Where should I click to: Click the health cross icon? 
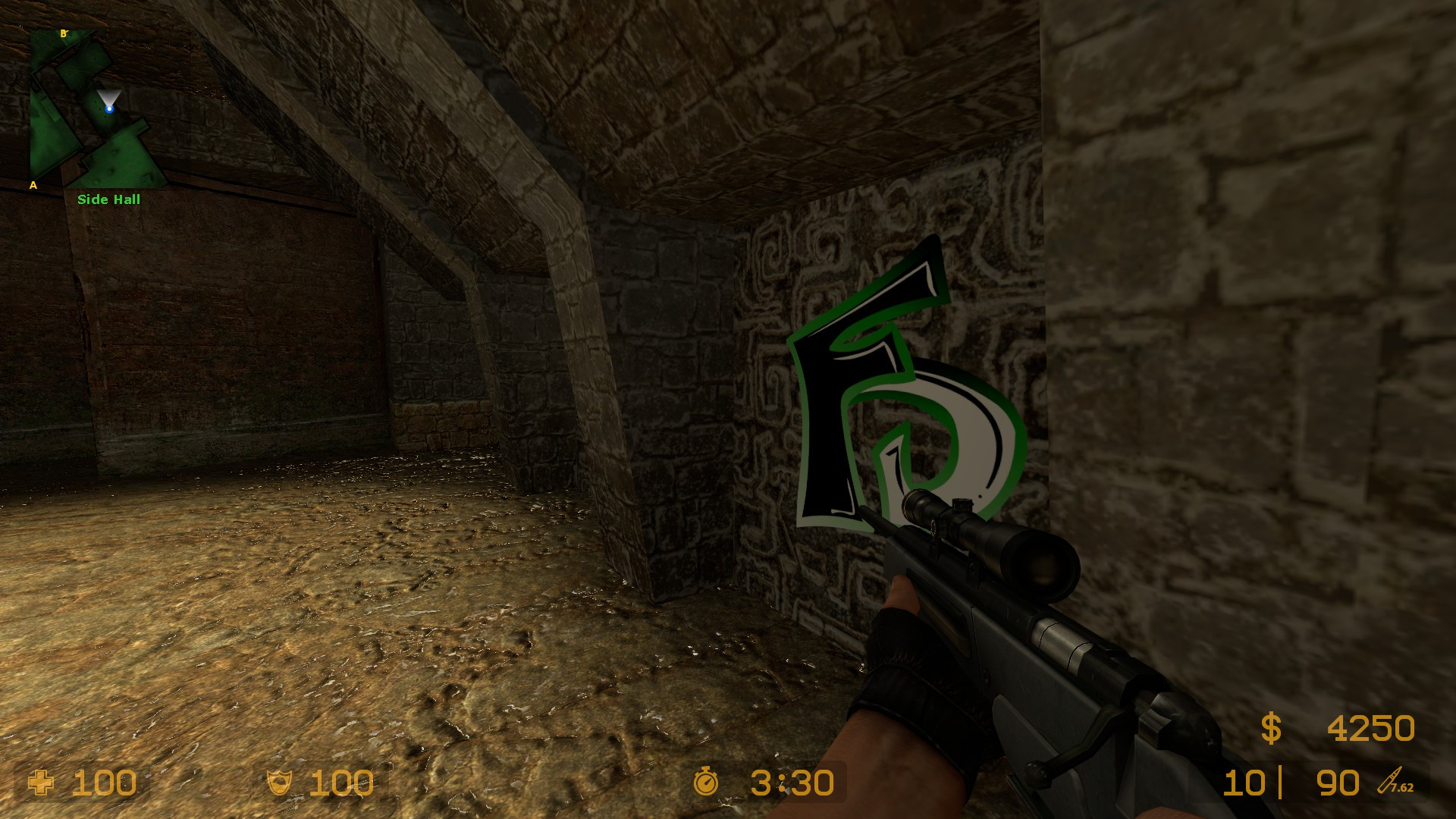click(42, 781)
